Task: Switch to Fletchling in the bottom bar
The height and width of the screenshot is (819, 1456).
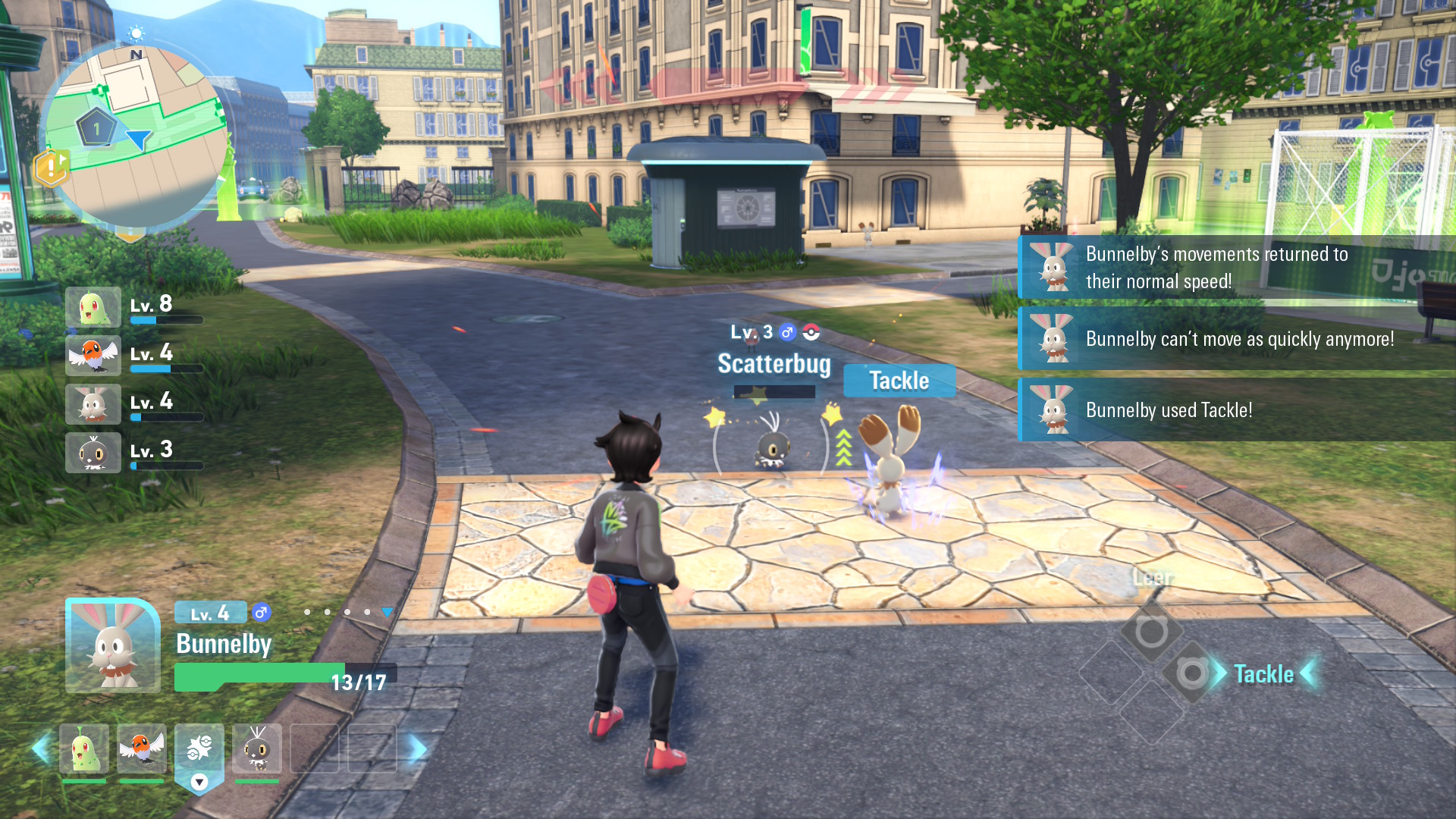Action: (x=142, y=748)
